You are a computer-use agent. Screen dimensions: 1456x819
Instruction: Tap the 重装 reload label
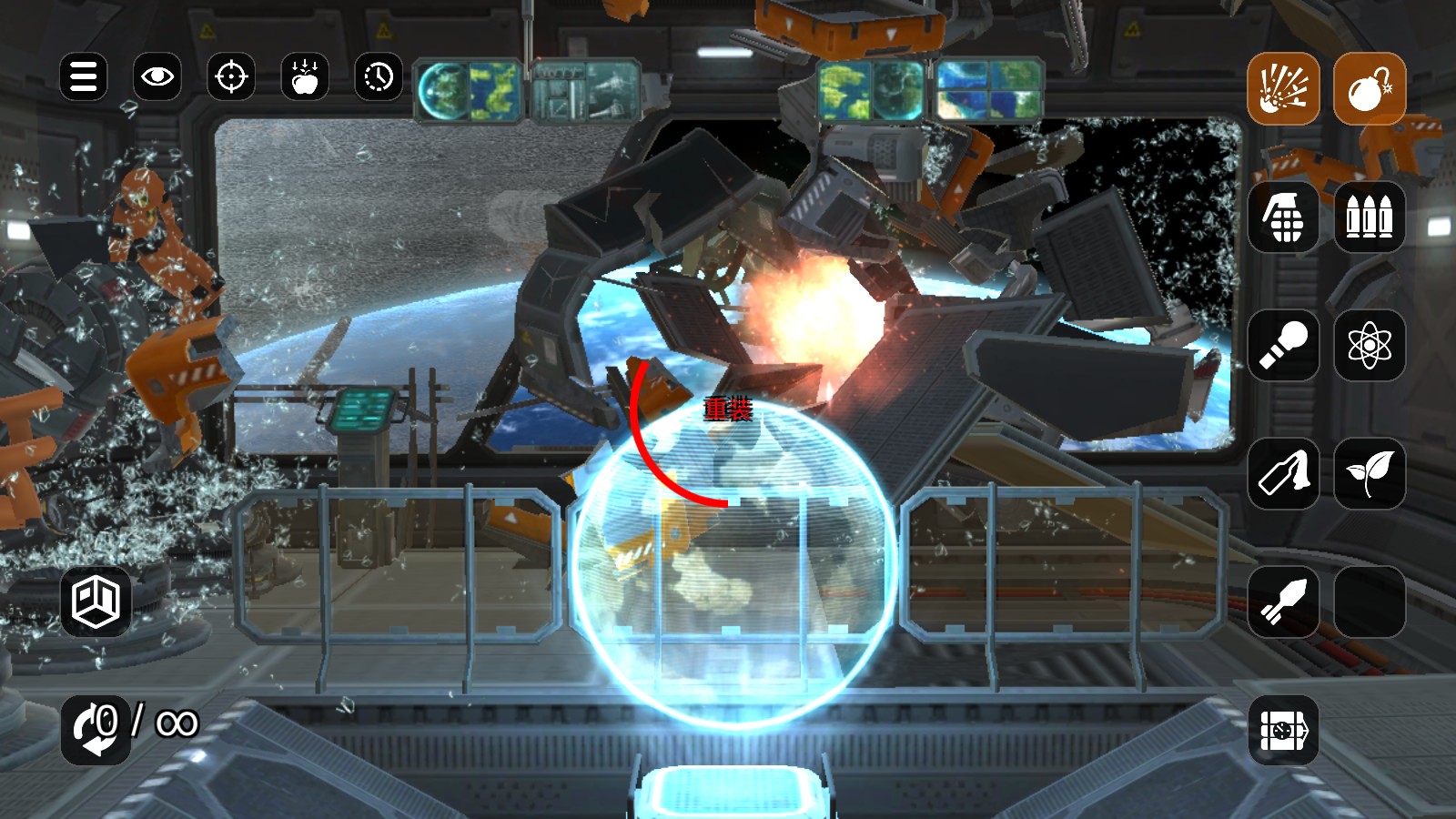(x=725, y=411)
